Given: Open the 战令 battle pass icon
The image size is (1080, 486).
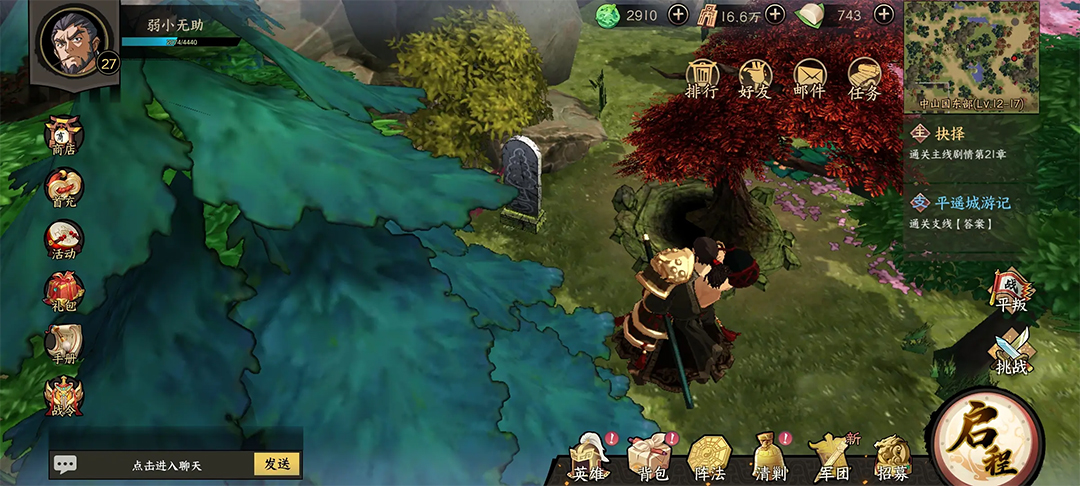Looking at the screenshot, I should tap(63, 397).
